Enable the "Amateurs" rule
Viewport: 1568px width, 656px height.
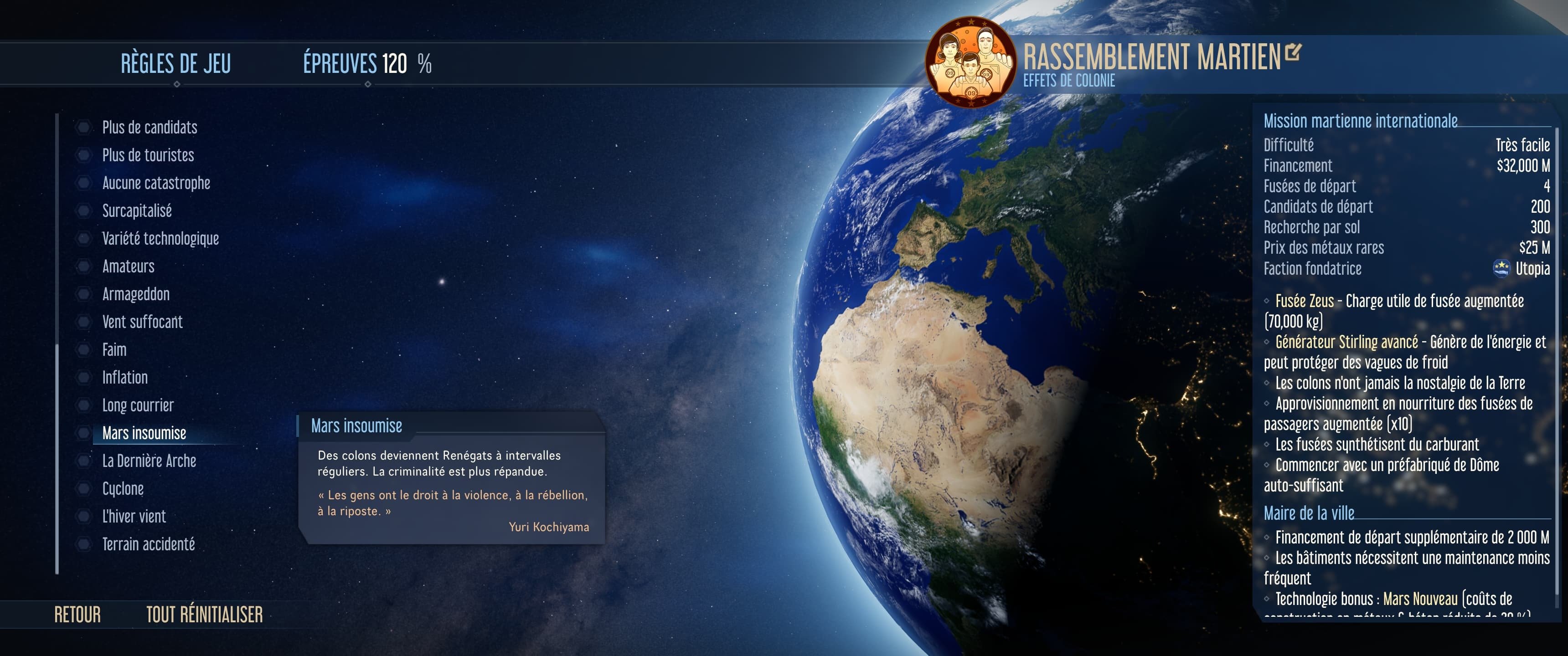click(128, 266)
